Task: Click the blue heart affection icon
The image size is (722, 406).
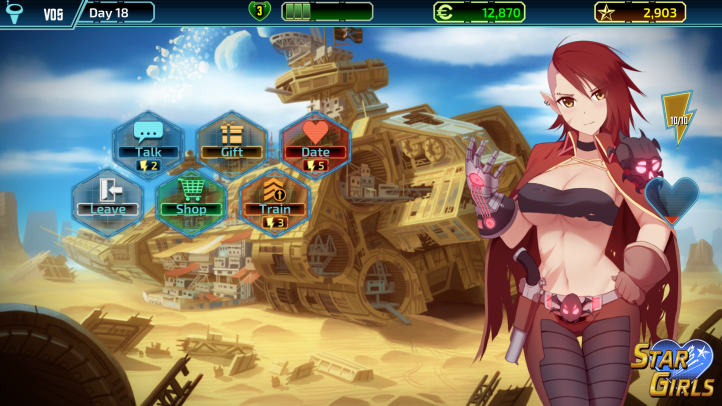Action: tap(670, 198)
